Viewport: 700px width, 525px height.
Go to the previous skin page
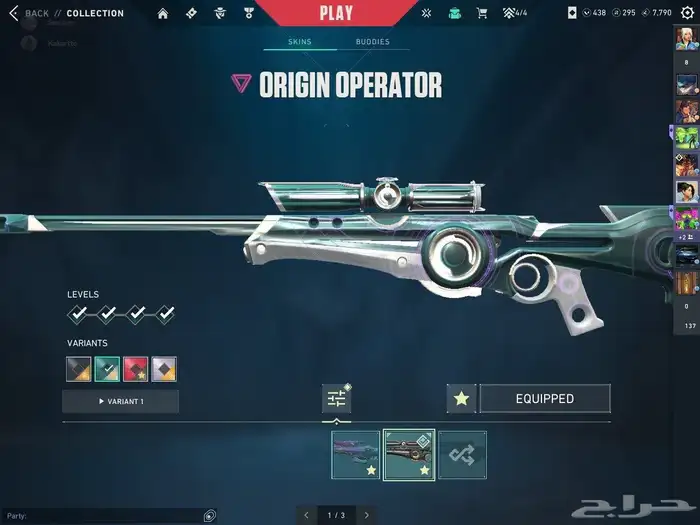(307, 515)
